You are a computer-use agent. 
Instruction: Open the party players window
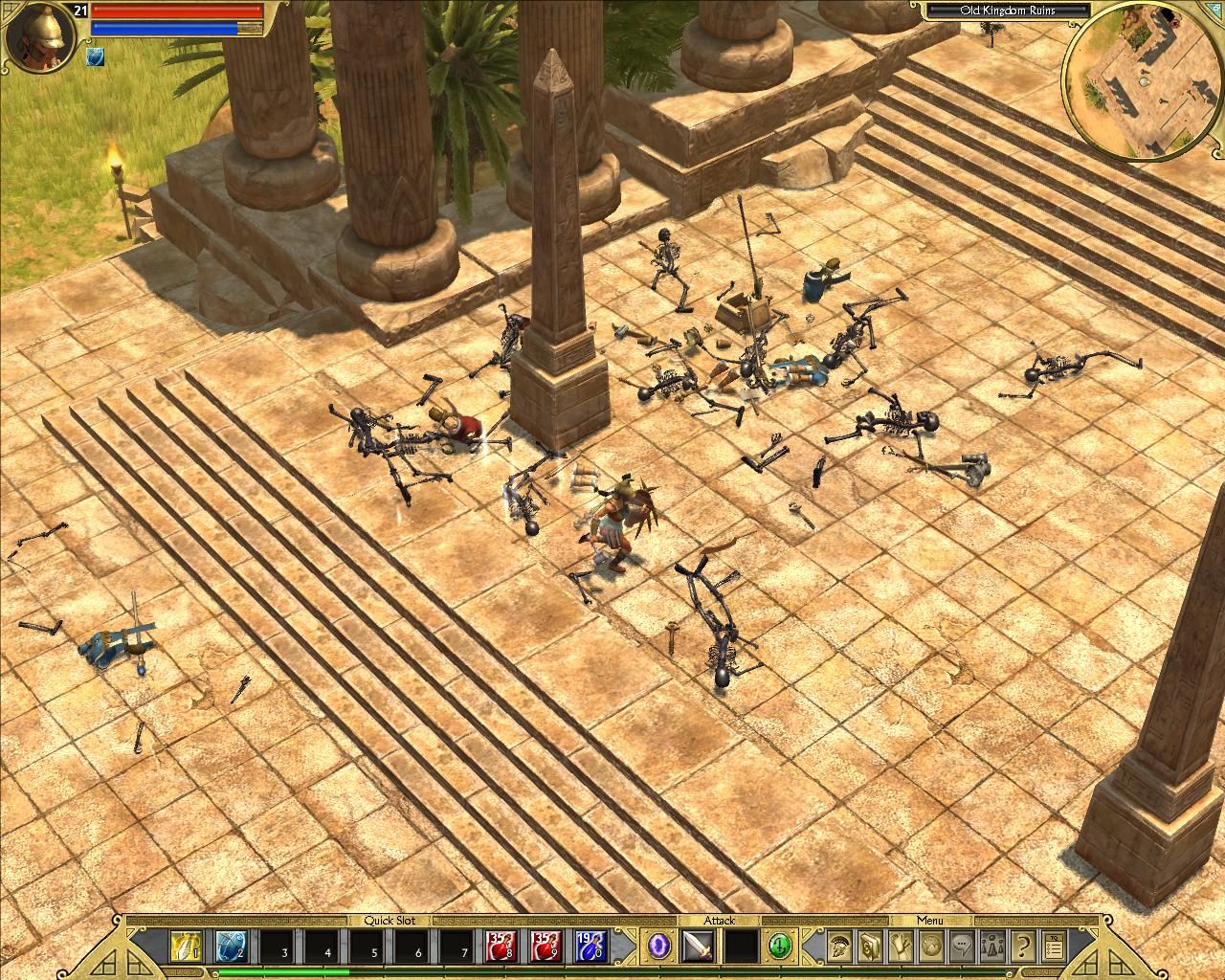click(x=992, y=947)
